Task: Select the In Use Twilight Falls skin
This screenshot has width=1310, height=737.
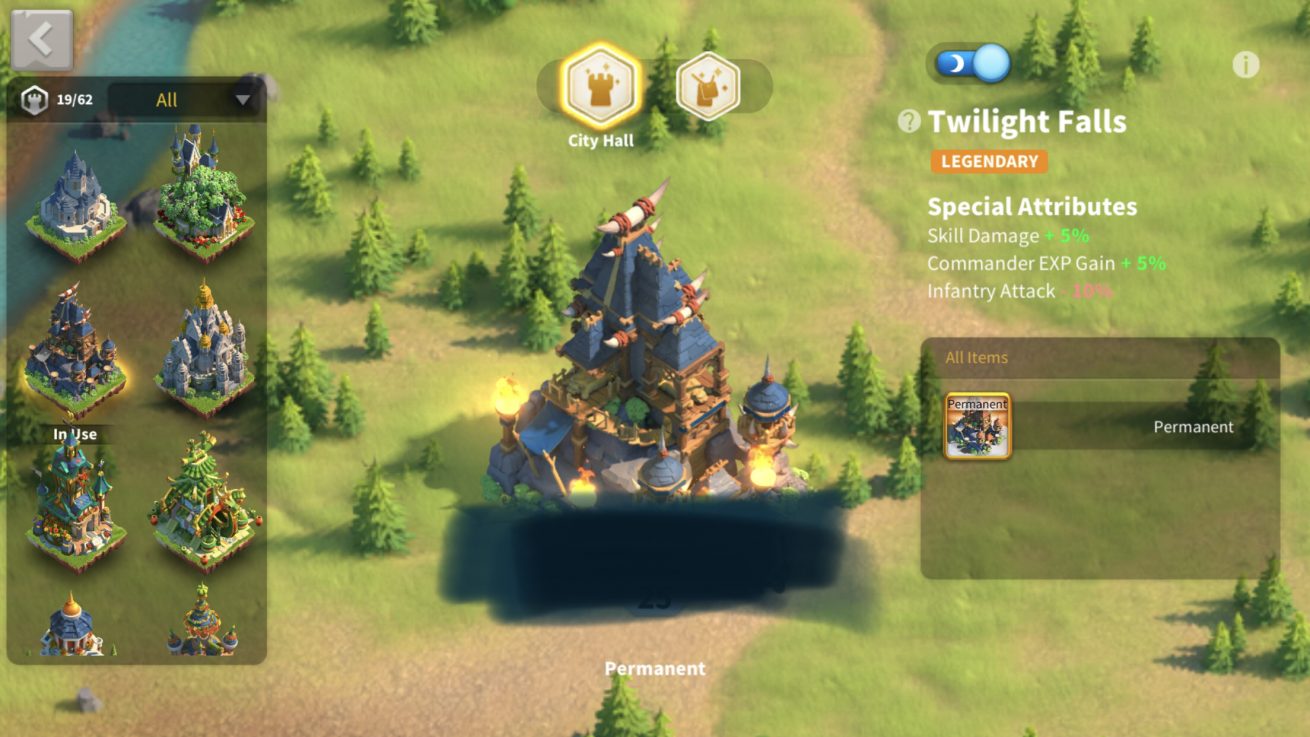Action: click(x=76, y=350)
